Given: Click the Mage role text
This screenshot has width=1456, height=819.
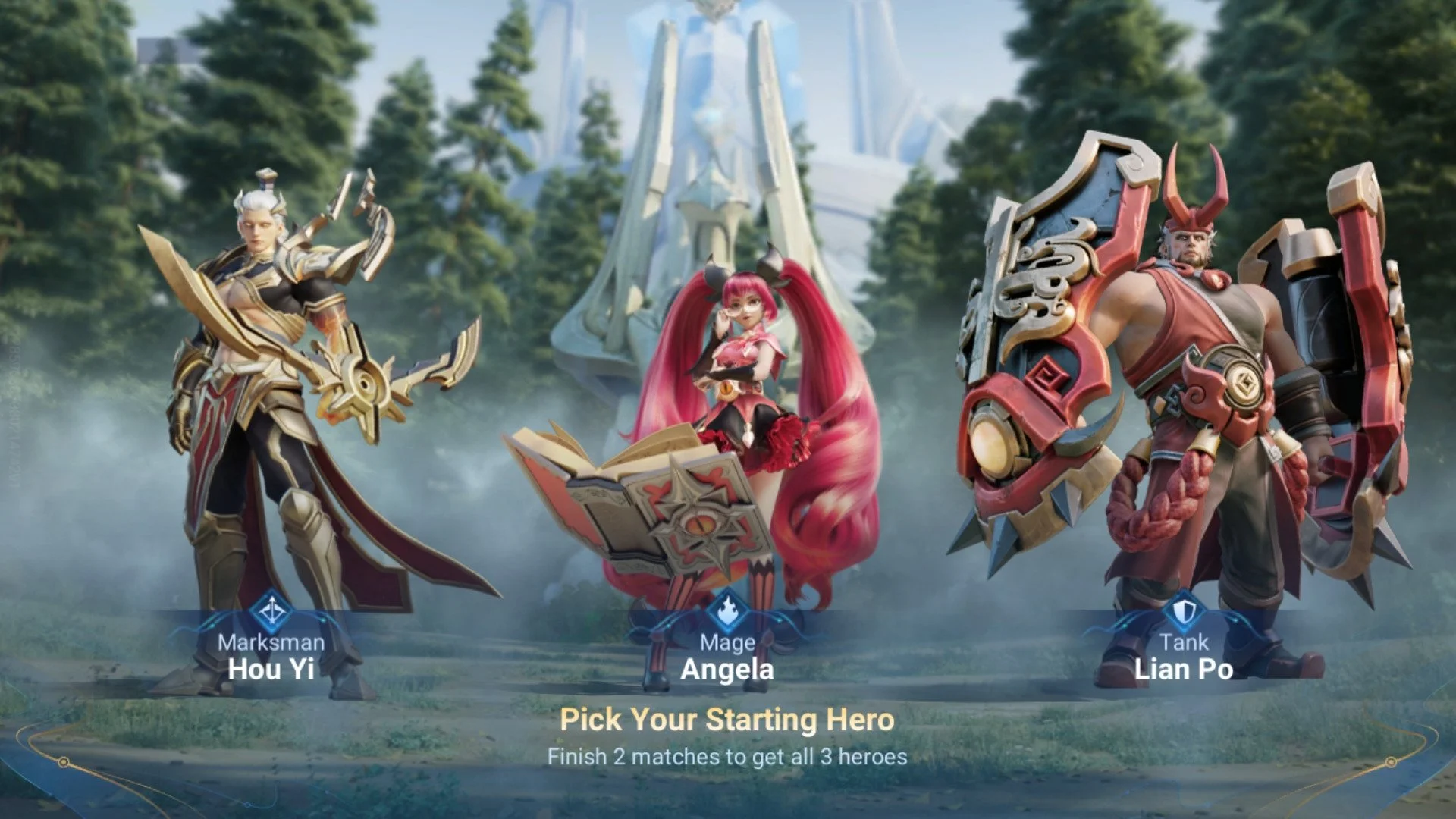Looking at the screenshot, I should pyautogui.click(x=730, y=642).
